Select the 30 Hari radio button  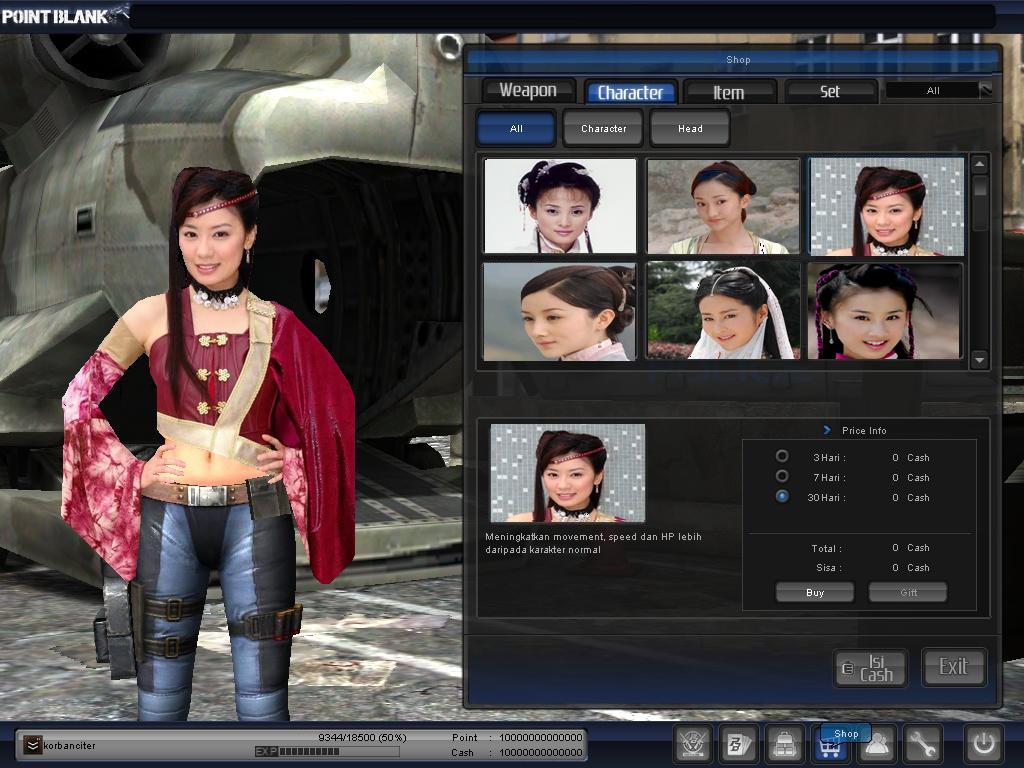tap(782, 497)
